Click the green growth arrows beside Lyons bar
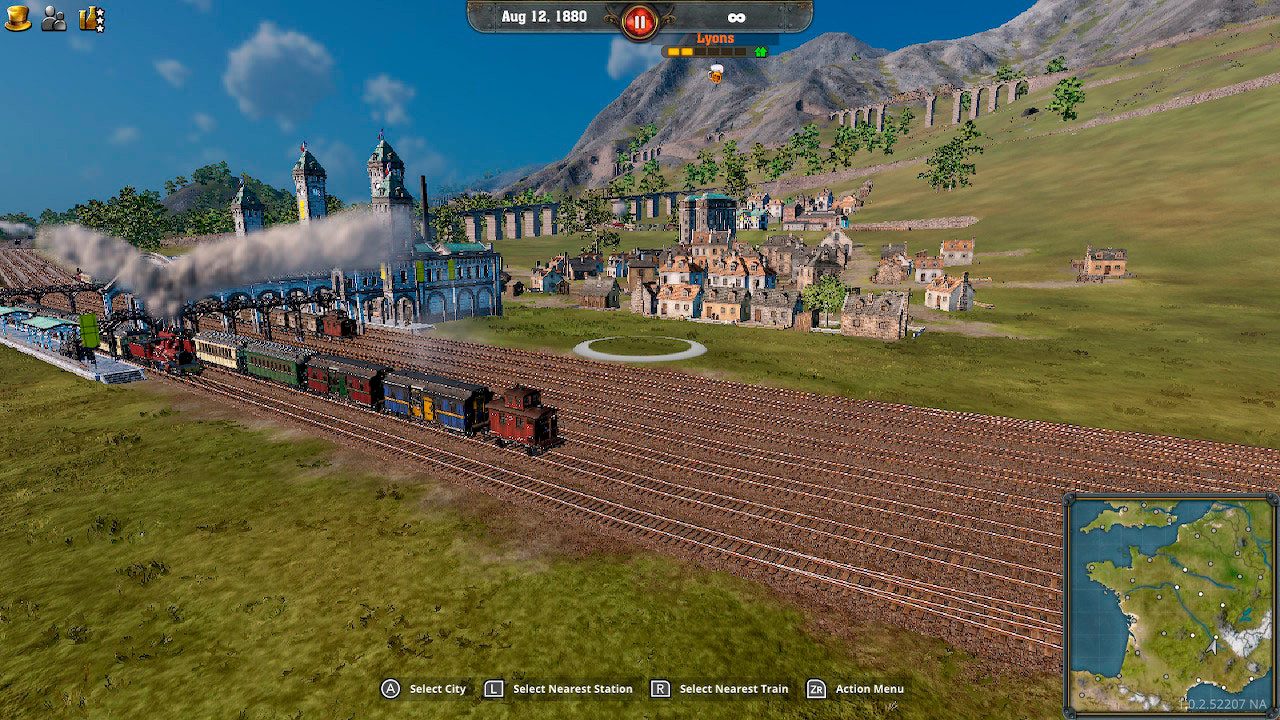This screenshot has width=1280, height=720. pyautogui.click(x=760, y=51)
